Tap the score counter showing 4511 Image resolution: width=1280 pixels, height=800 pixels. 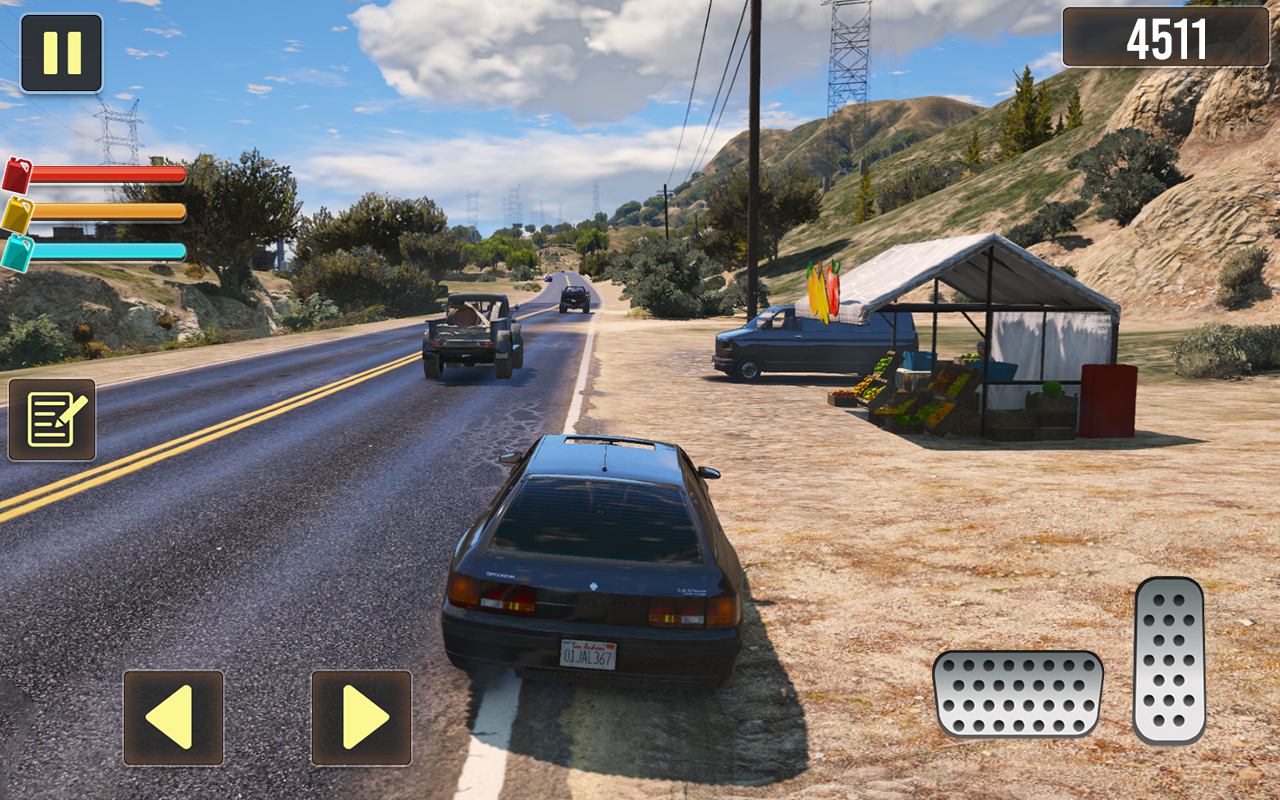1168,38
